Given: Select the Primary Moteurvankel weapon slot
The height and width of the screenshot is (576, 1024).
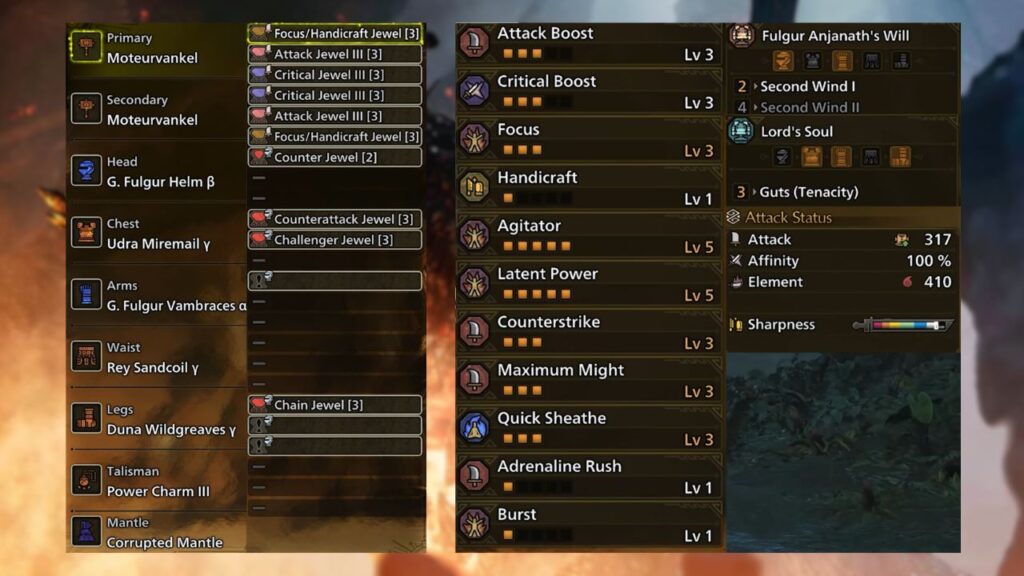Looking at the screenshot, I should pos(155,48).
